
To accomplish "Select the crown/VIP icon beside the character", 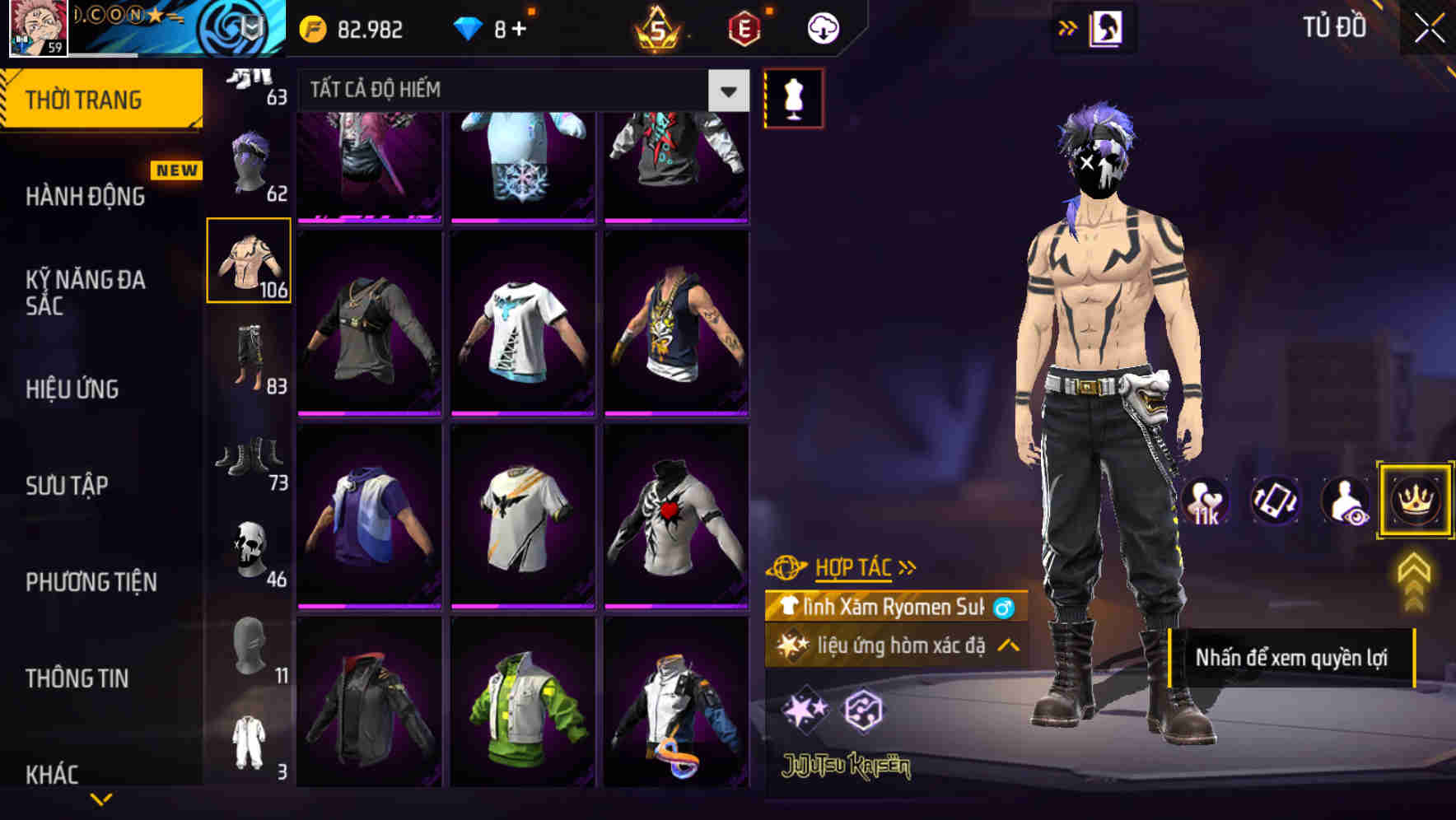I will 1414,501.
